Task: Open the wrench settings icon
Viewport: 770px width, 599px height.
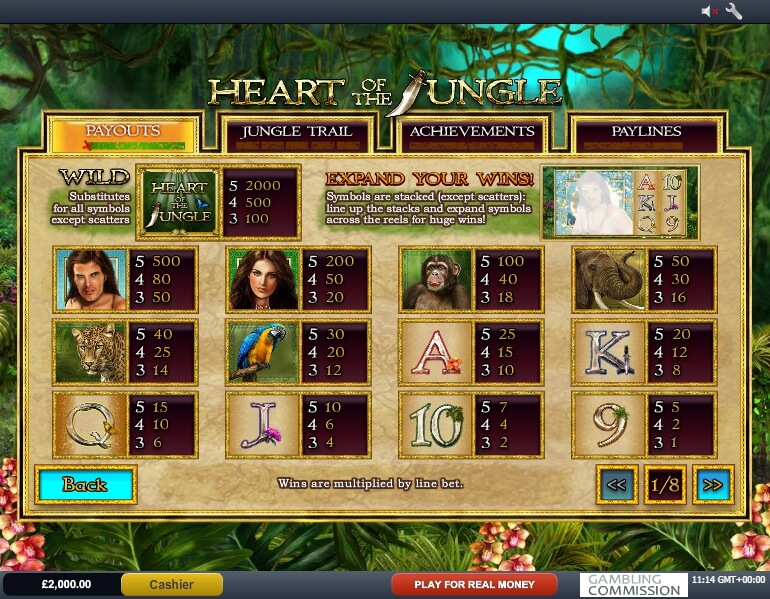Action: pos(734,11)
